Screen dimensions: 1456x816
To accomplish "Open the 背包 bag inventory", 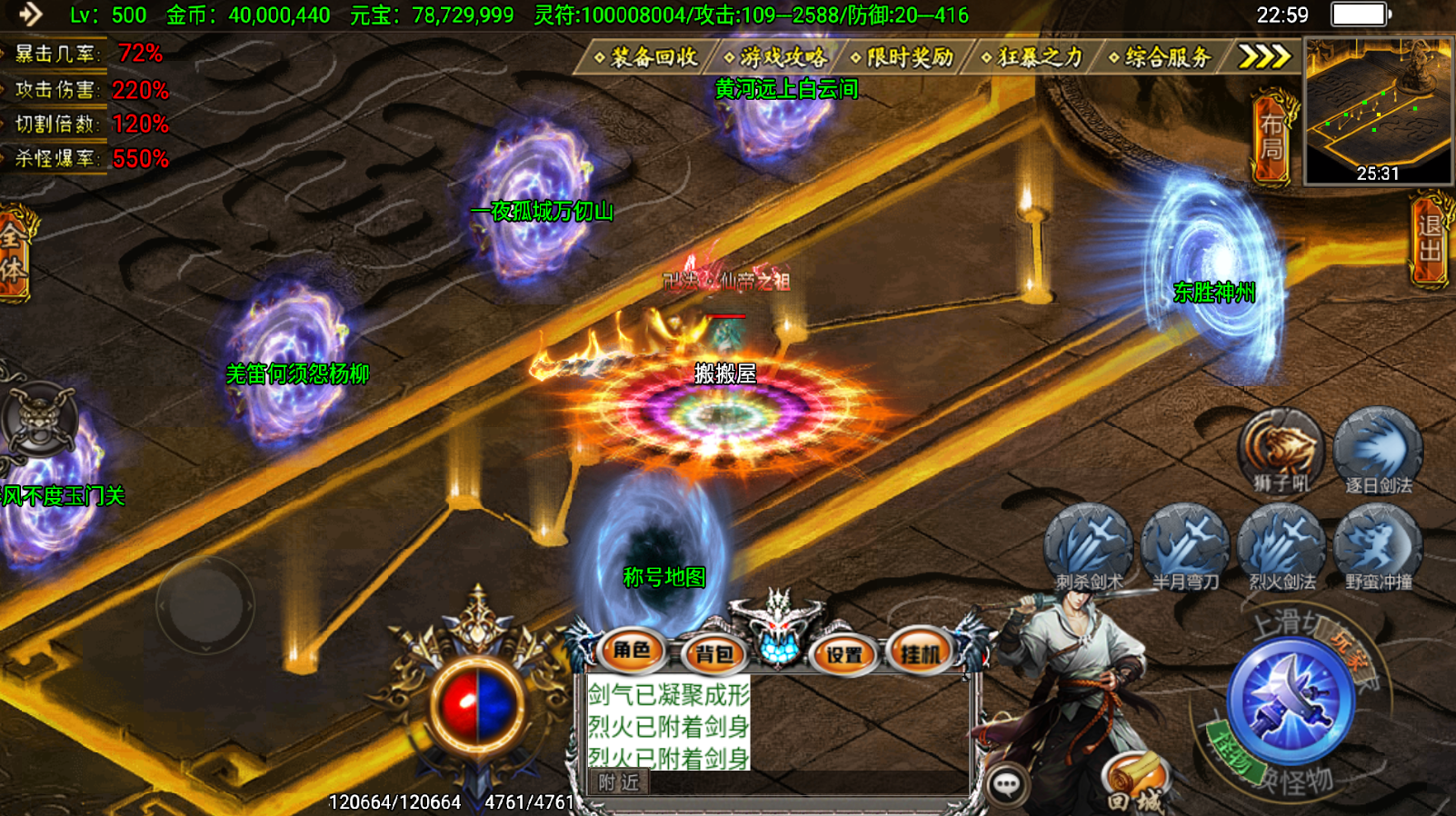I will click(714, 653).
